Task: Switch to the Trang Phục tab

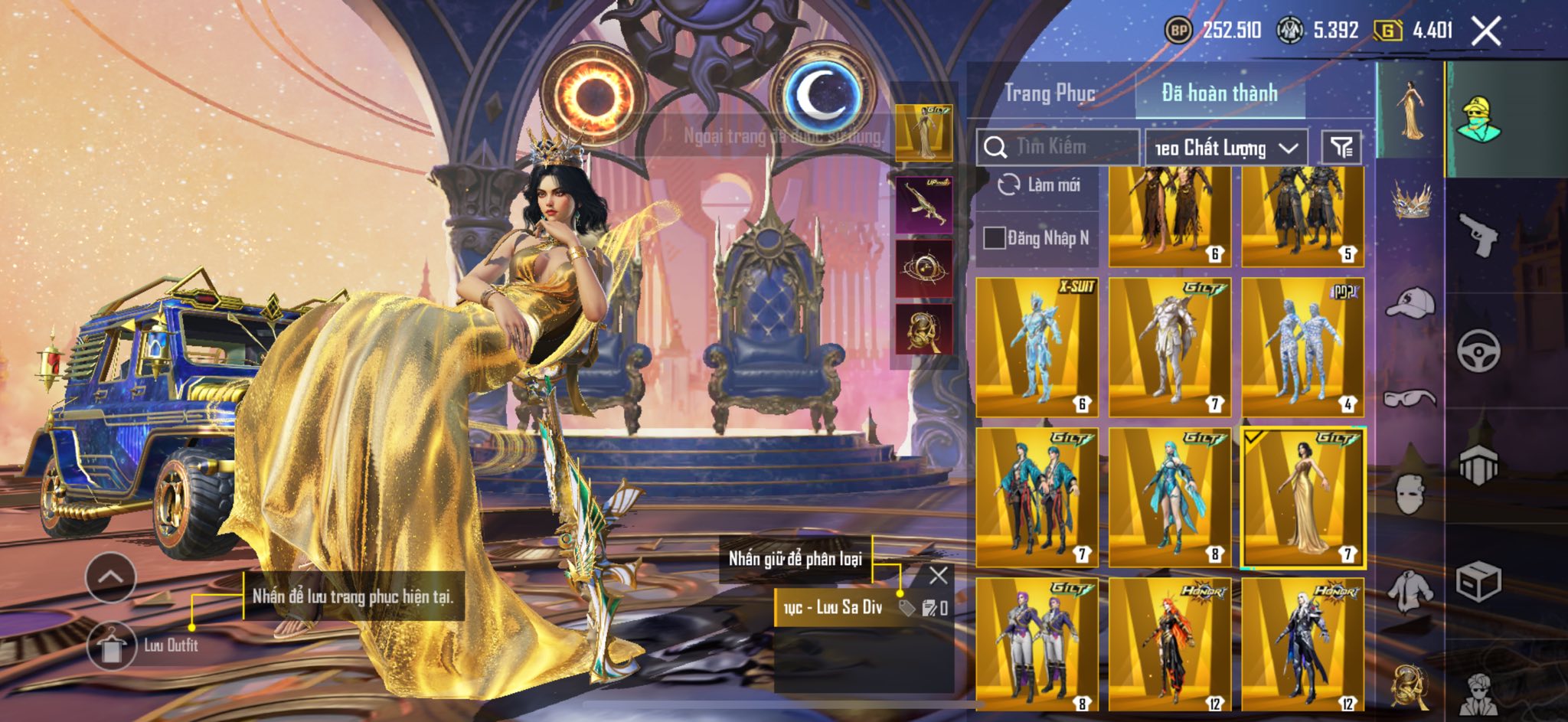Action: point(1049,93)
